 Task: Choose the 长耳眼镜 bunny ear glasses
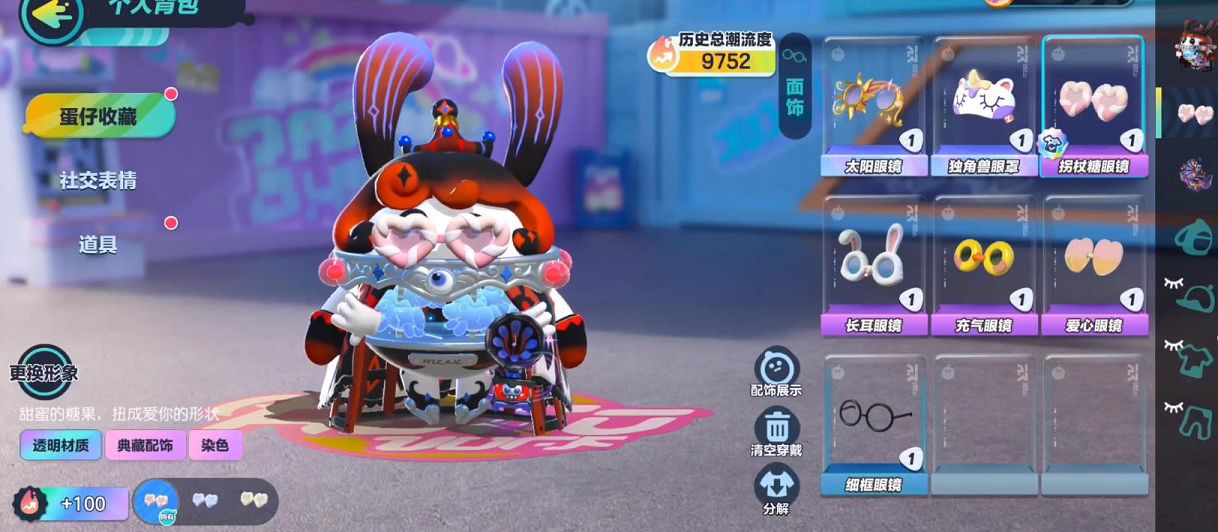873,265
